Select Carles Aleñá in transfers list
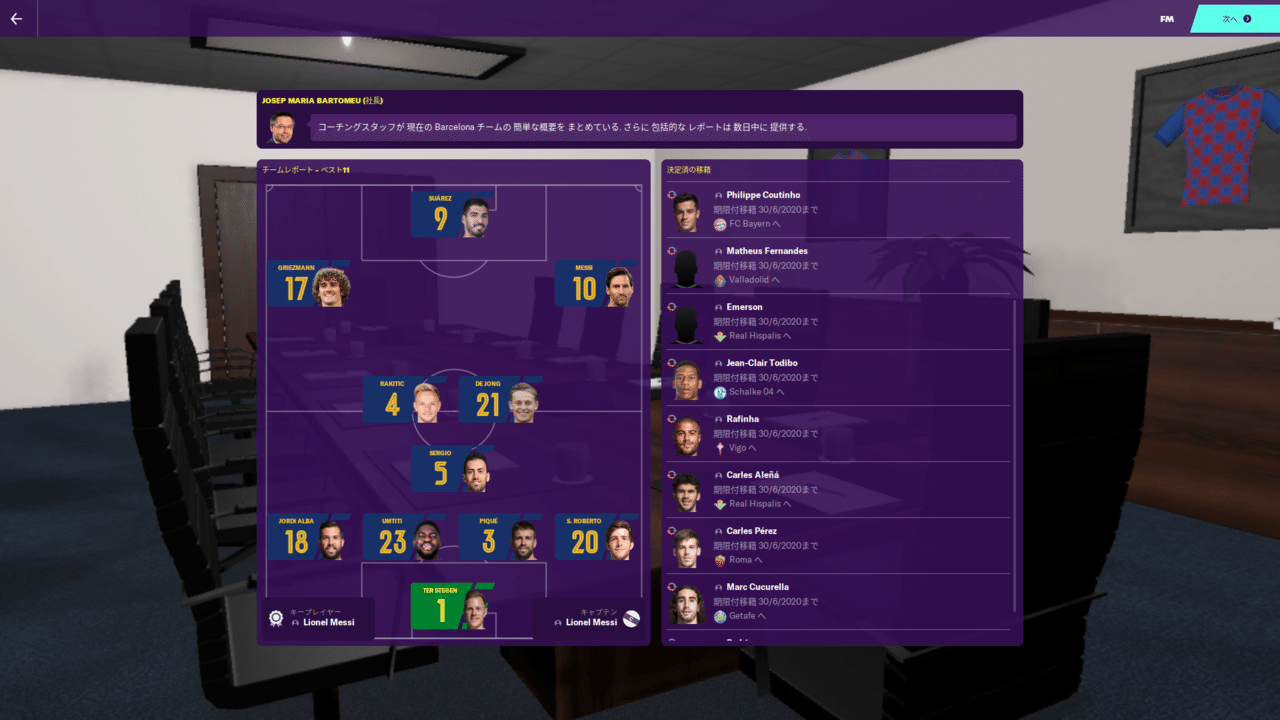 [x=838, y=489]
